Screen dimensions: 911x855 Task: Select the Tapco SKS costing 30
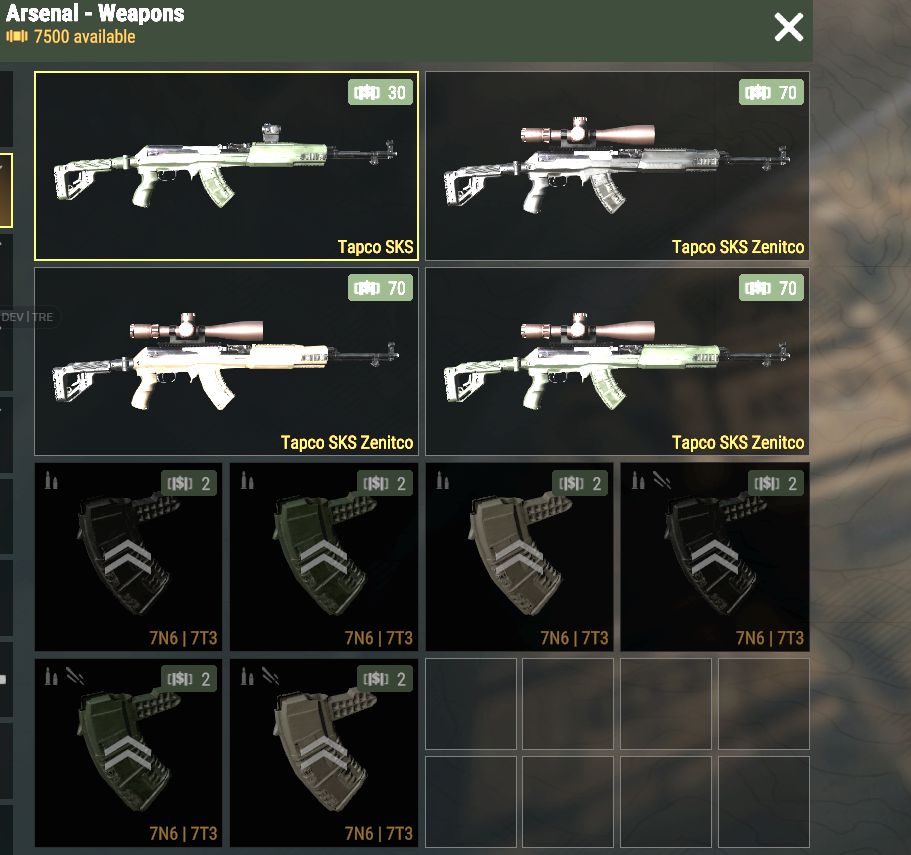226,166
